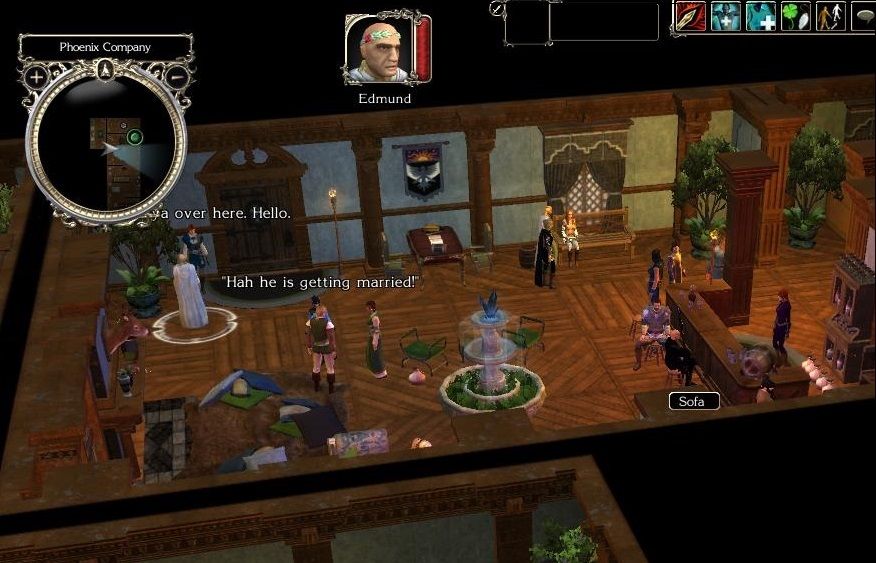
Task: Zoom out the minimap with the minus button
Action: point(177,76)
